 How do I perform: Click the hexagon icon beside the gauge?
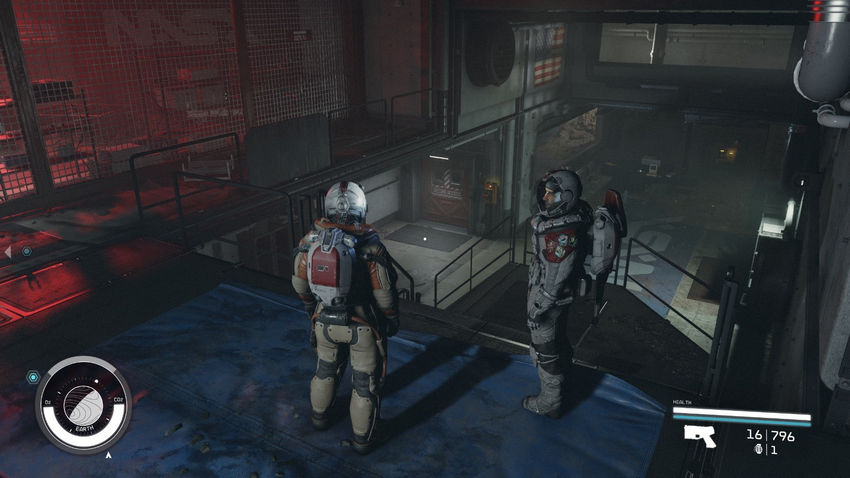(33, 377)
